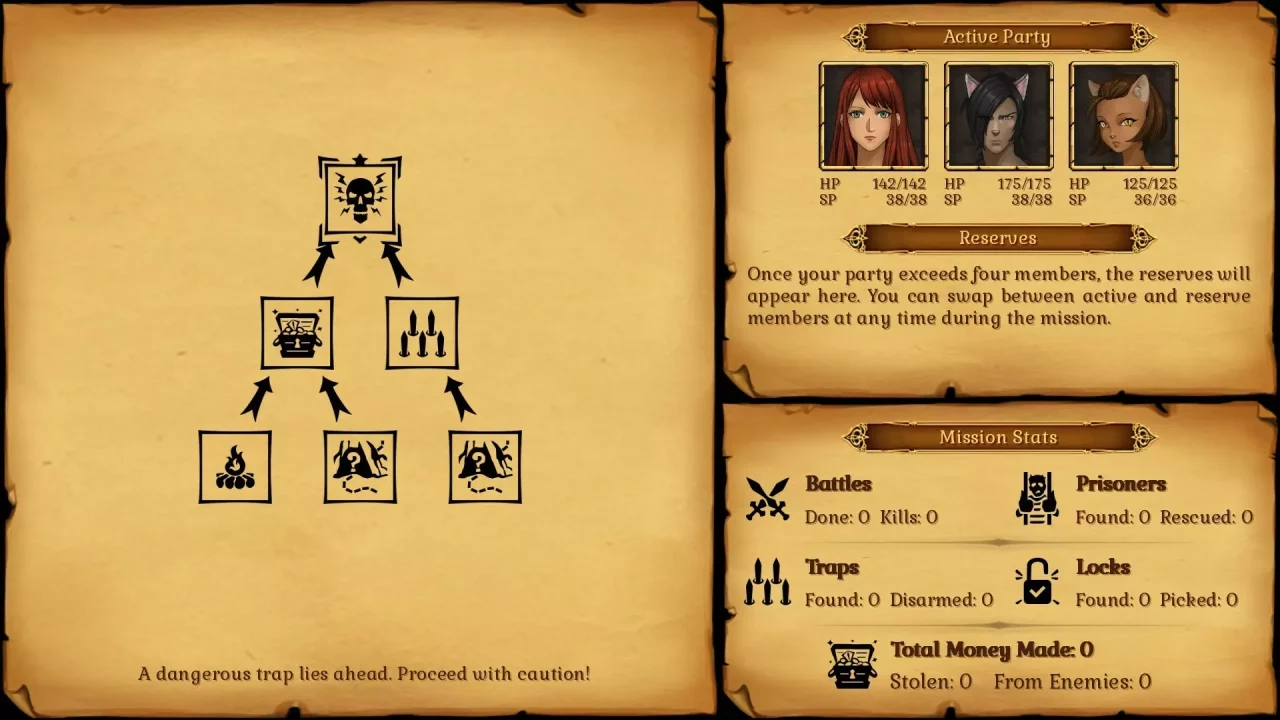The image size is (1280, 720).
Task: Expand the Reserves section
Action: 997,238
